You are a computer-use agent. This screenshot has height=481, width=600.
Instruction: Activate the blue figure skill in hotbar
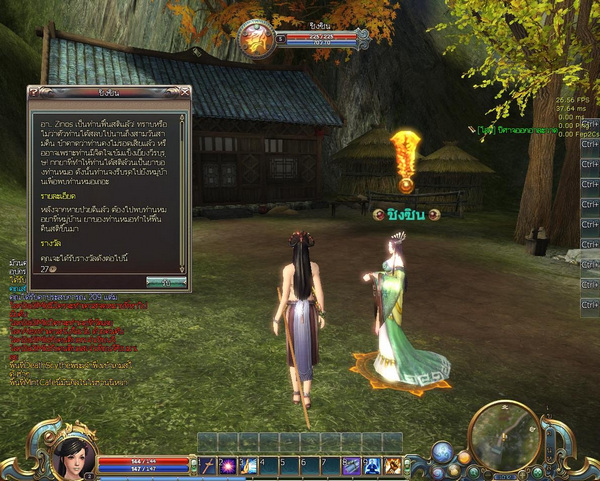pyautogui.click(x=372, y=465)
